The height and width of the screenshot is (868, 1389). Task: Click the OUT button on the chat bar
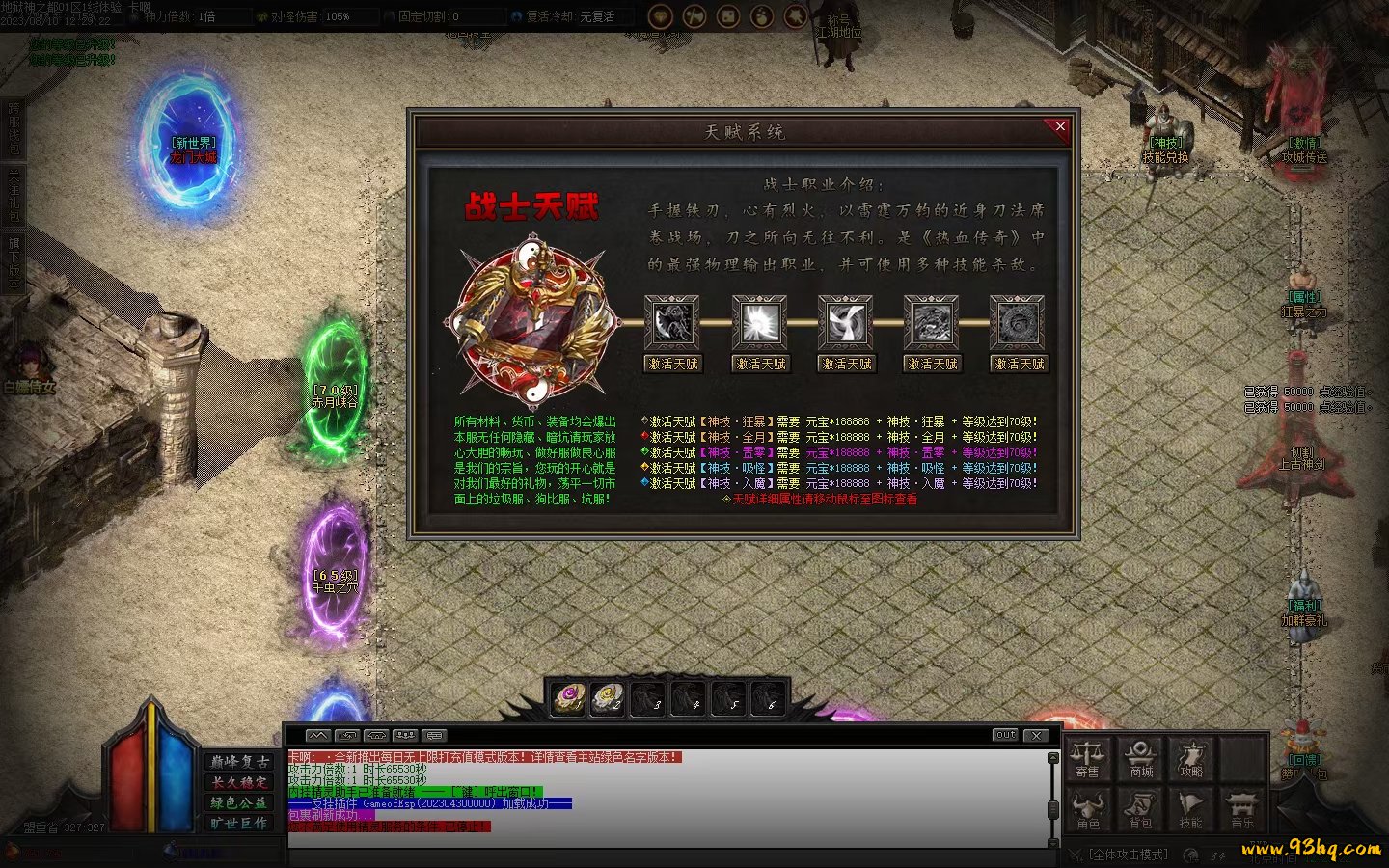click(1005, 735)
